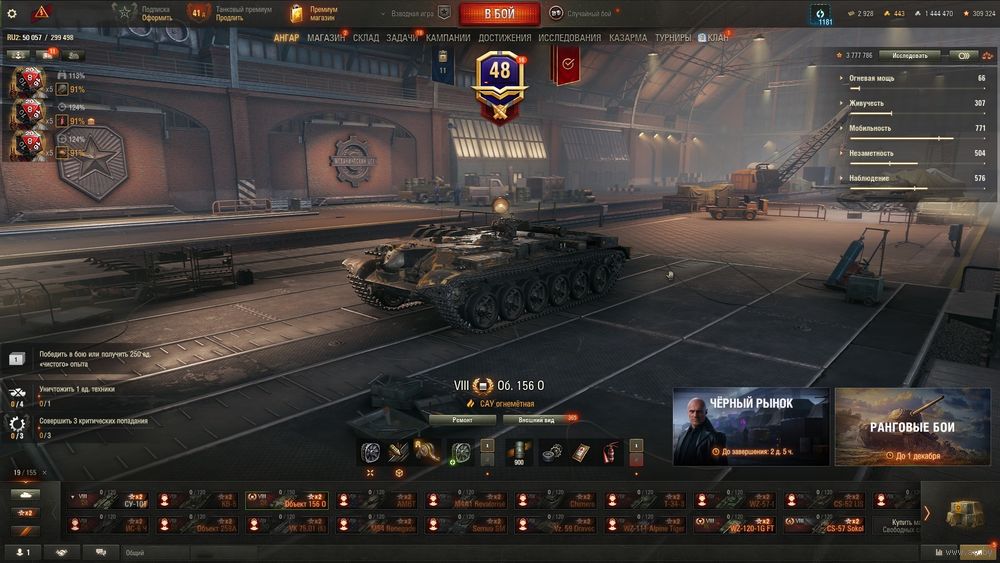The image size is (1000, 563).
Task: Open the ЧЁРНЫЙ РЫНОК banner
Action: click(751, 427)
